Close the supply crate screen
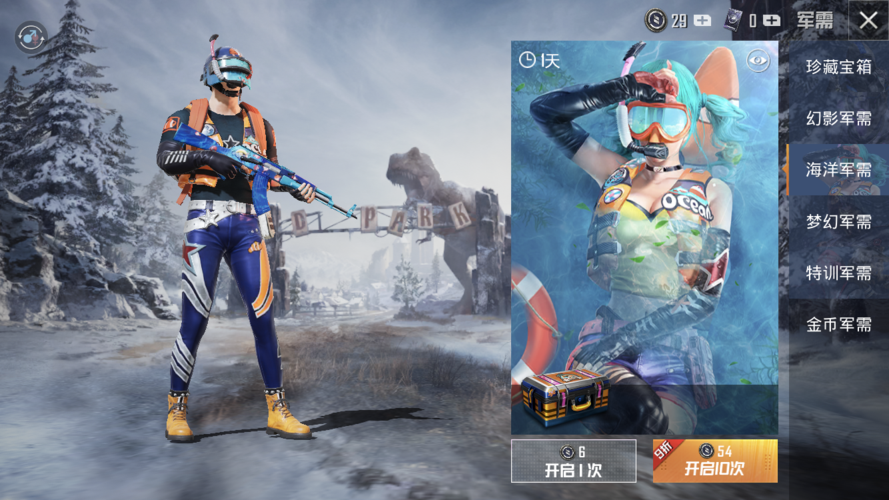Viewport: 889px width, 500px height. 866,20
